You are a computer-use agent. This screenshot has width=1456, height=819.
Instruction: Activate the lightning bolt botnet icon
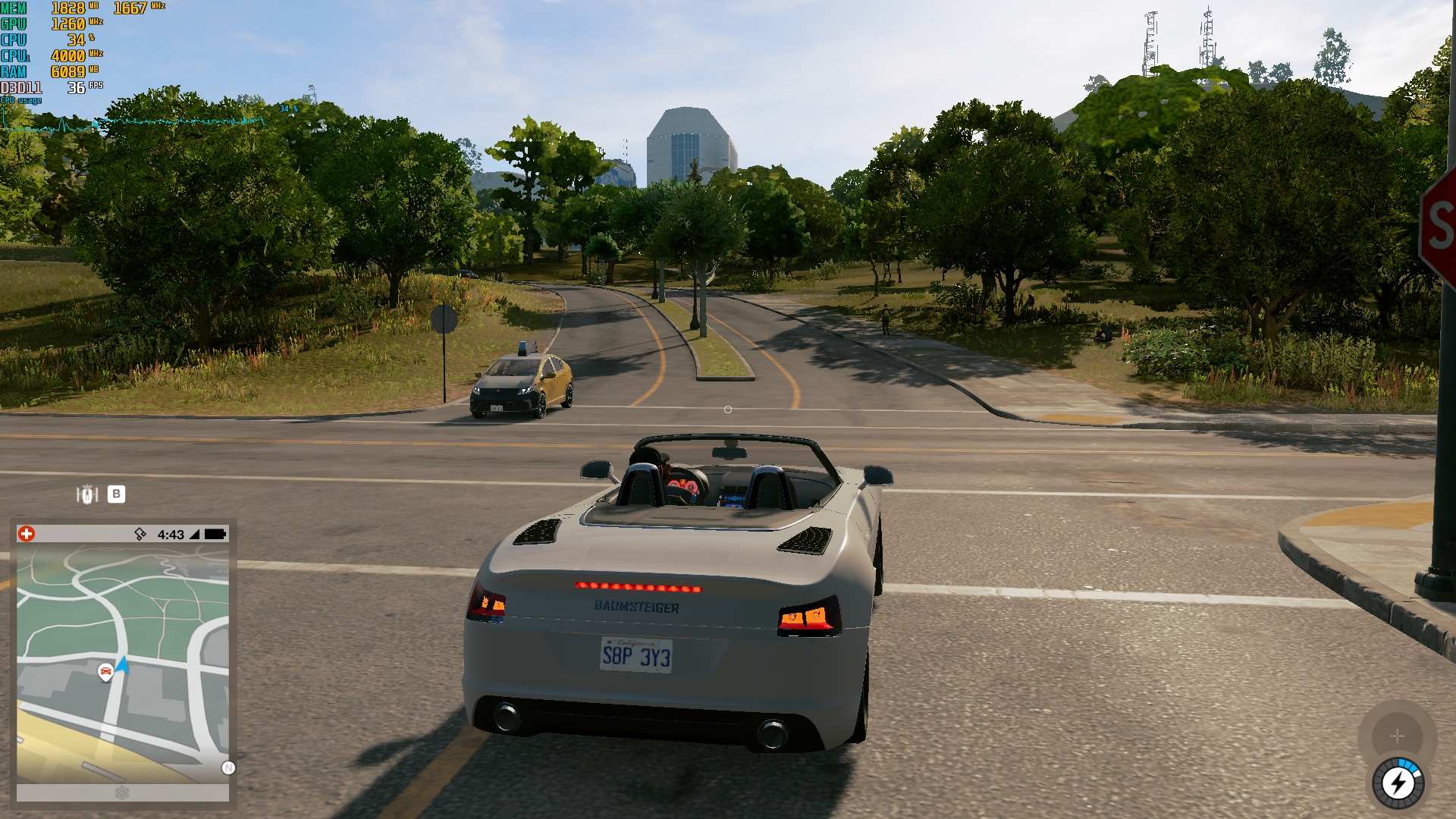click(x=1398, y=783)
